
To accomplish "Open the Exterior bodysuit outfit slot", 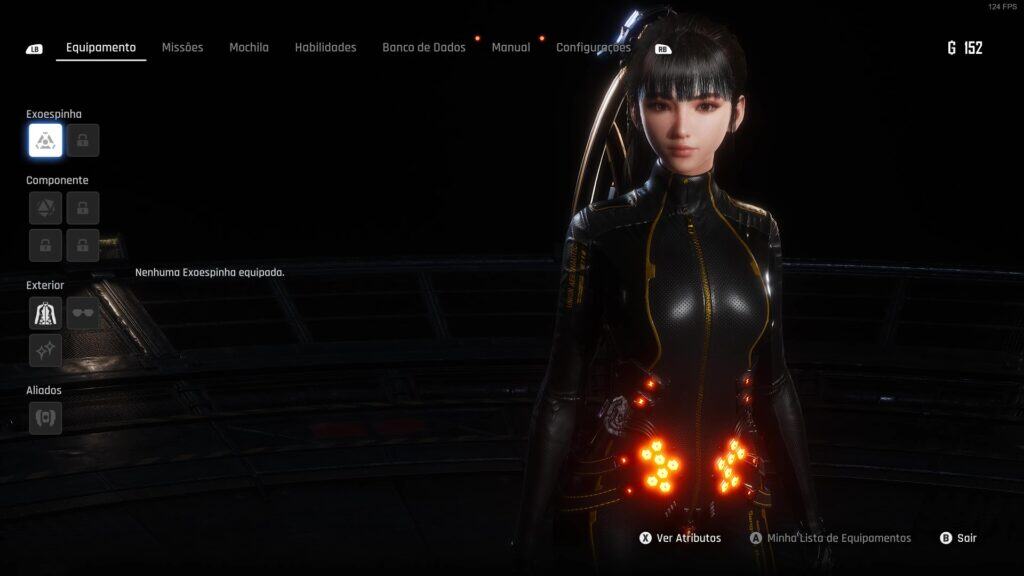I will [46, 313].
